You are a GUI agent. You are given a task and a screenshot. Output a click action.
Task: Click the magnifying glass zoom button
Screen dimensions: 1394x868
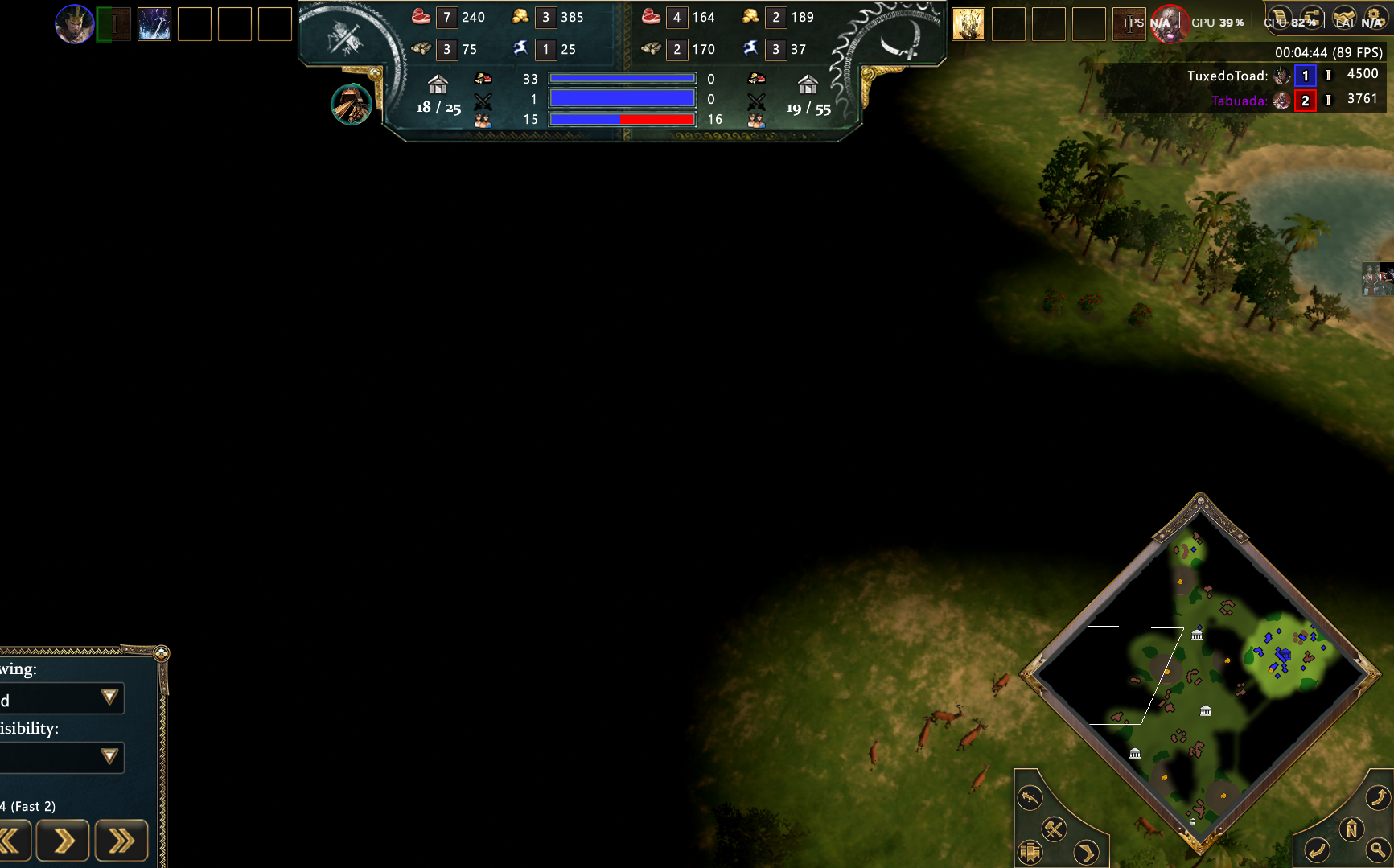point(1378,849)
